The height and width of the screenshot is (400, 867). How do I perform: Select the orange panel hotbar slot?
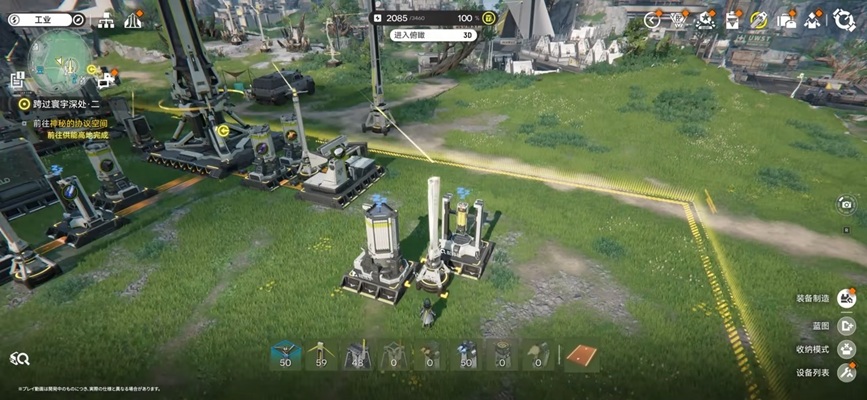click(581, 355)
